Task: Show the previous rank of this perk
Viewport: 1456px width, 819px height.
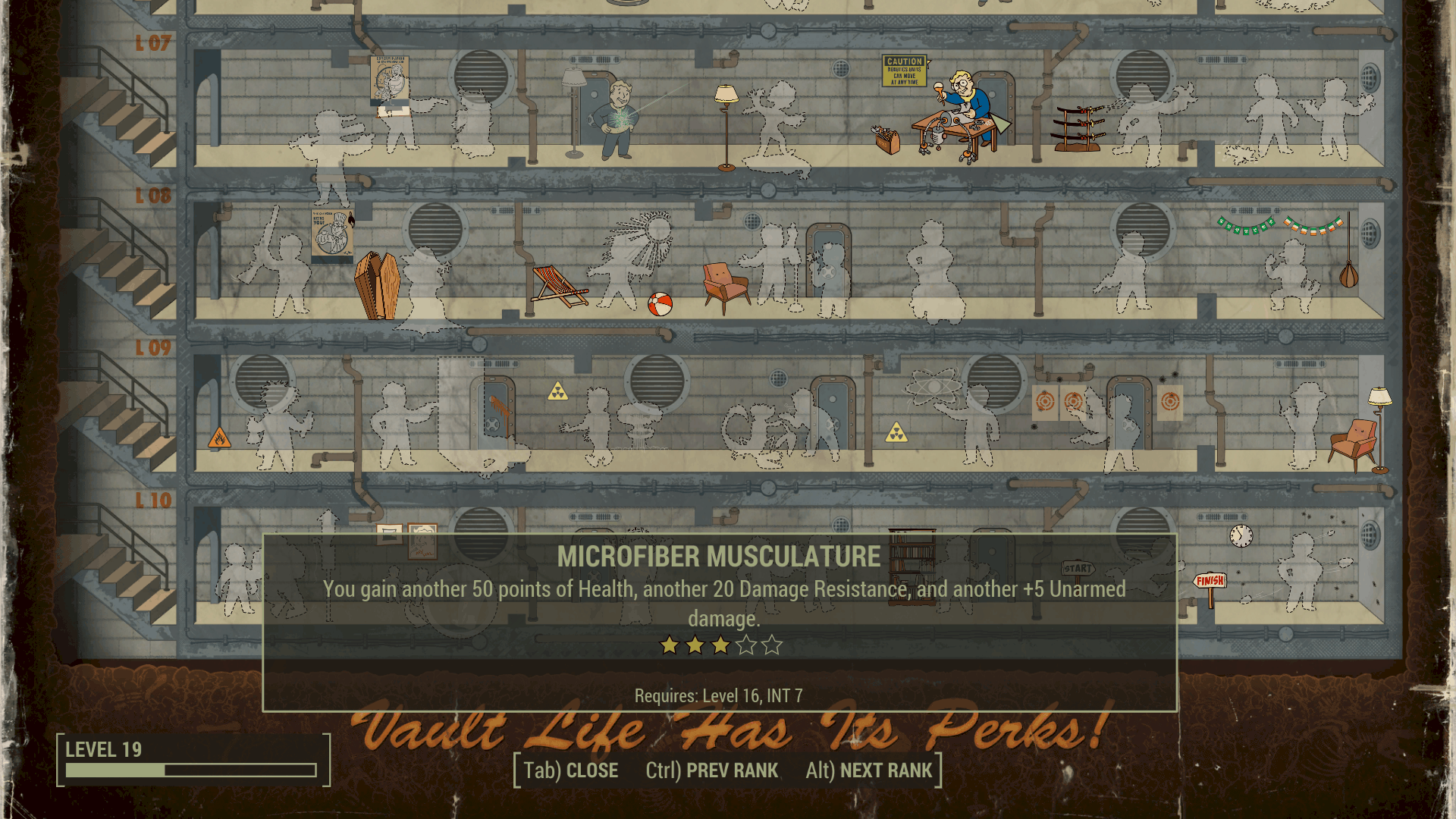Action: point(711,770)
